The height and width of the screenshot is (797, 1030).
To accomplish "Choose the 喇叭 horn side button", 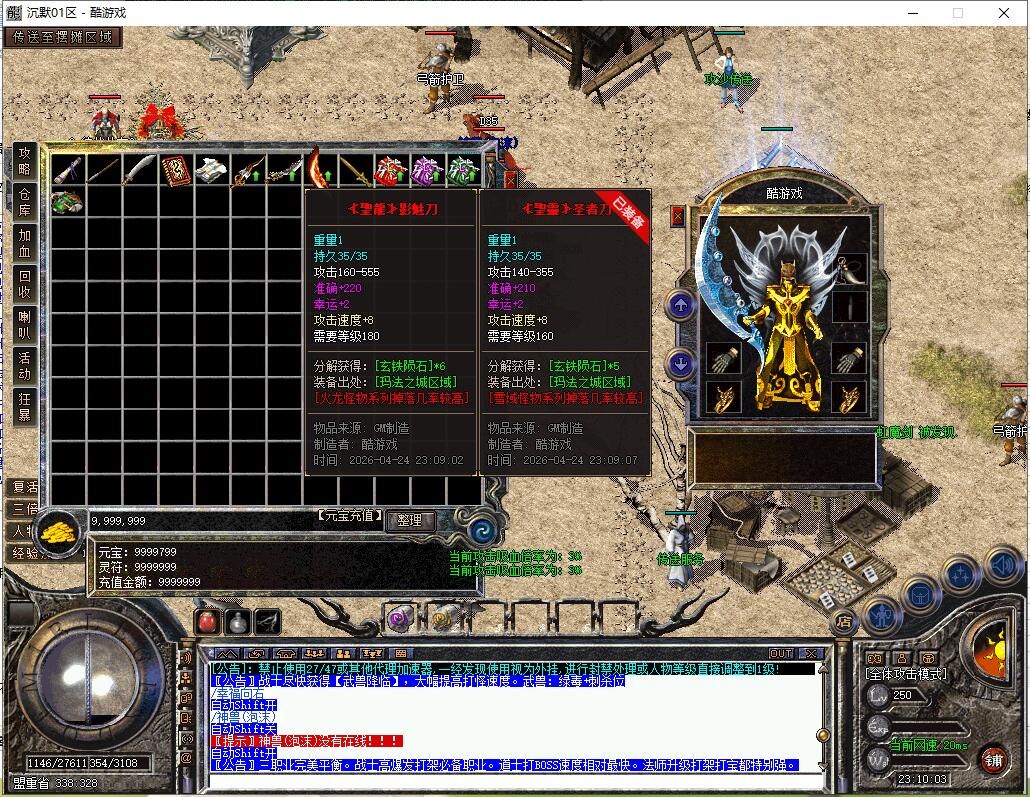I will coord(25,325).
